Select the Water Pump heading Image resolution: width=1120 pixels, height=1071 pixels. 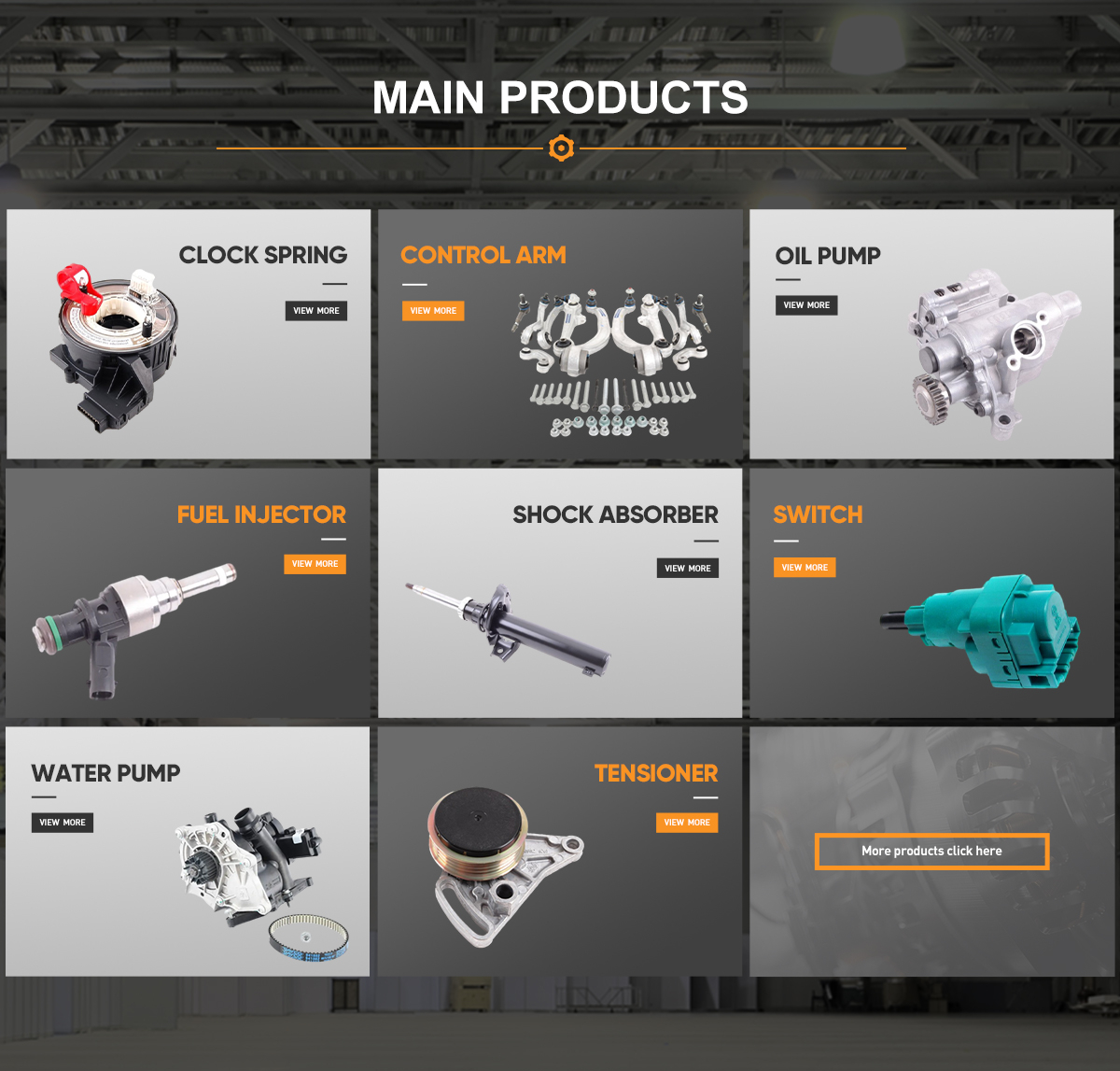[x=105, y=773]
